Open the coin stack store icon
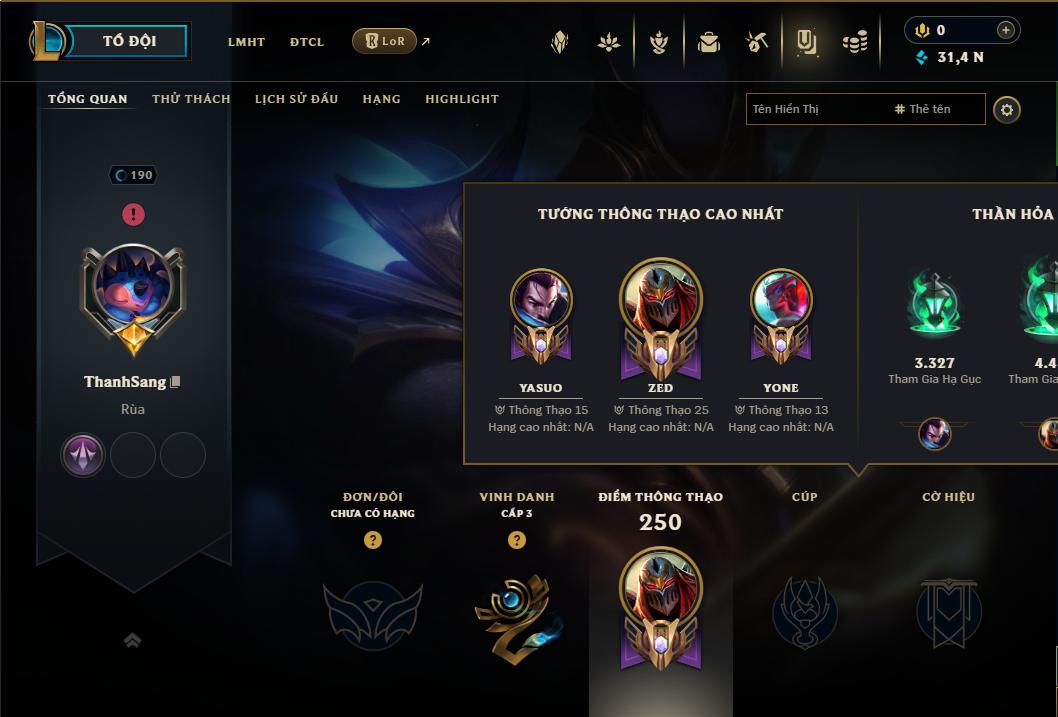Screen dimensions: 1058x717 pyautogui.click(x=854, y=42)
